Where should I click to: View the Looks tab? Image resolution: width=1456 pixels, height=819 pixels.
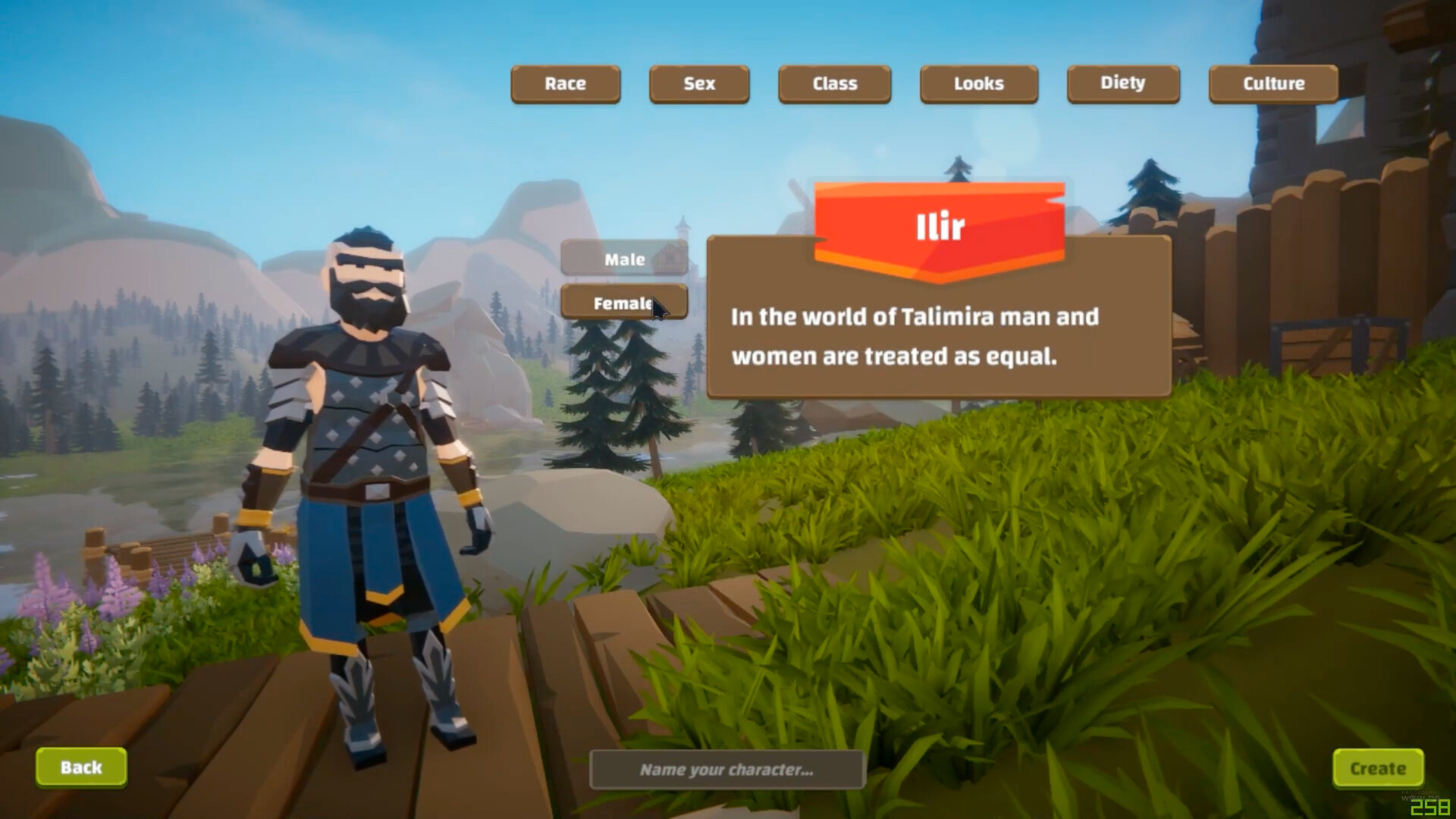point(978,83)
